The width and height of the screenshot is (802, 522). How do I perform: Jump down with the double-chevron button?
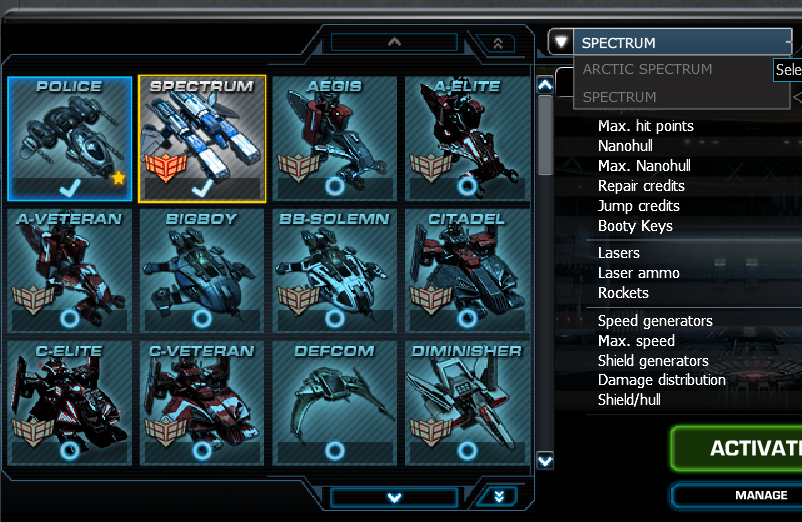pos(497,496)
